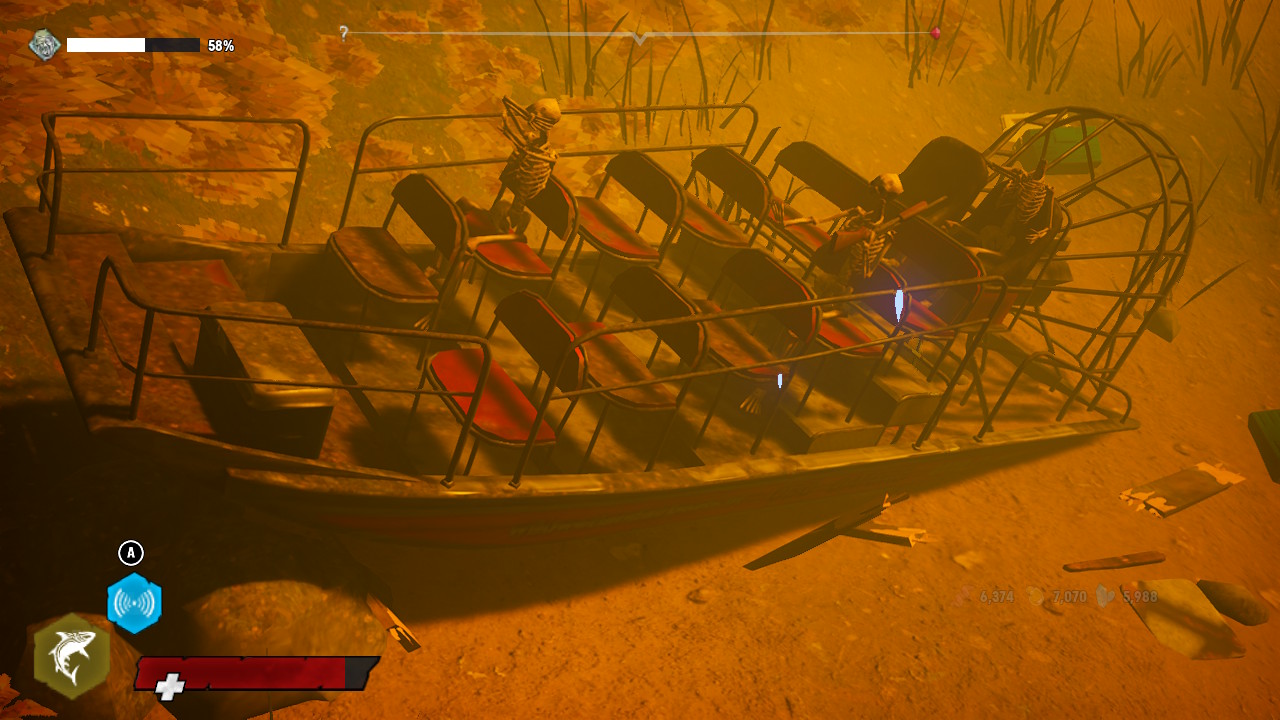Click the white XP progress bar
The image size is (1280, 720).
(x=105, y=45)
